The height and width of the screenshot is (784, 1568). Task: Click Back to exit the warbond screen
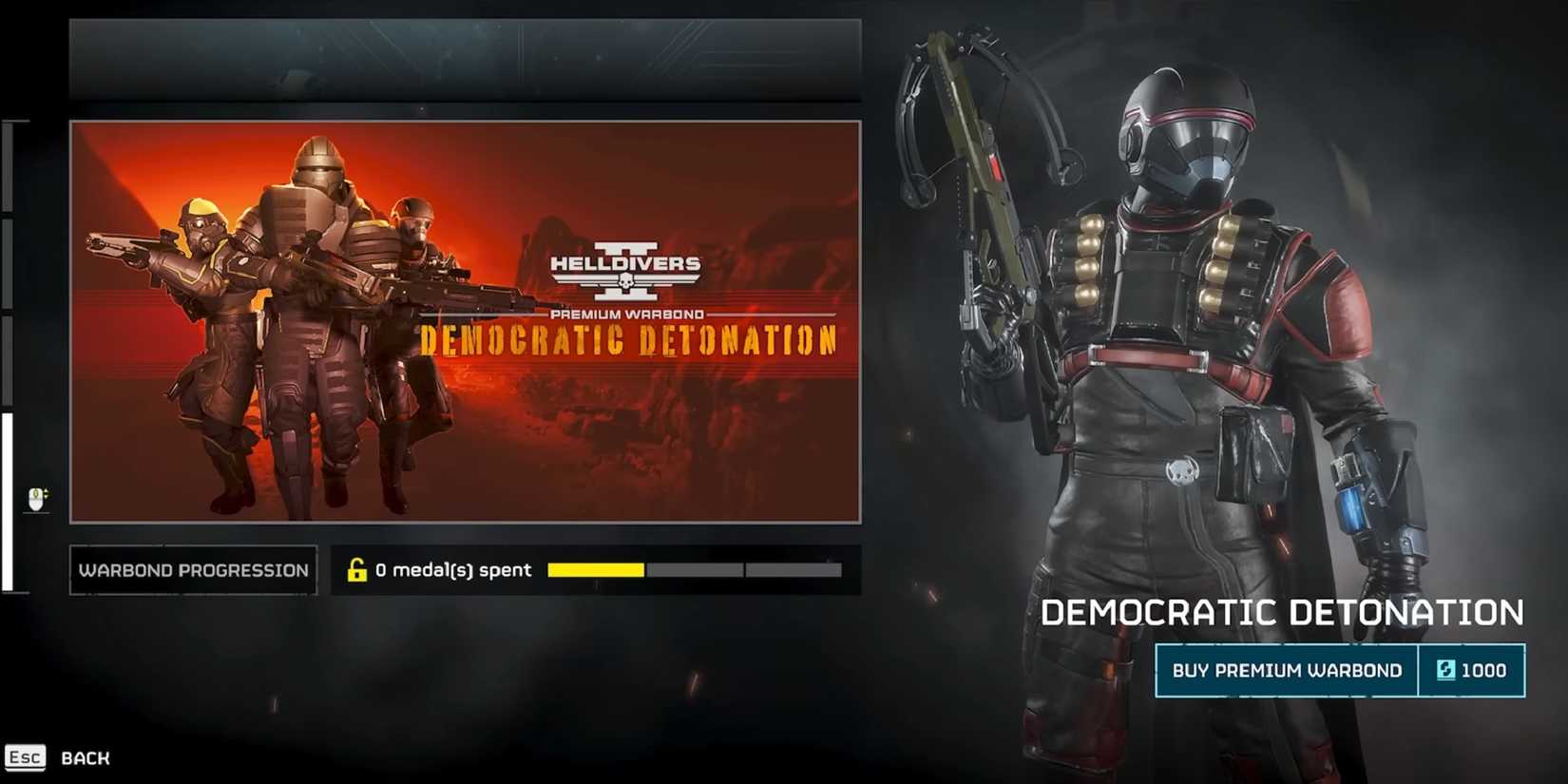(x=85, y=757)
